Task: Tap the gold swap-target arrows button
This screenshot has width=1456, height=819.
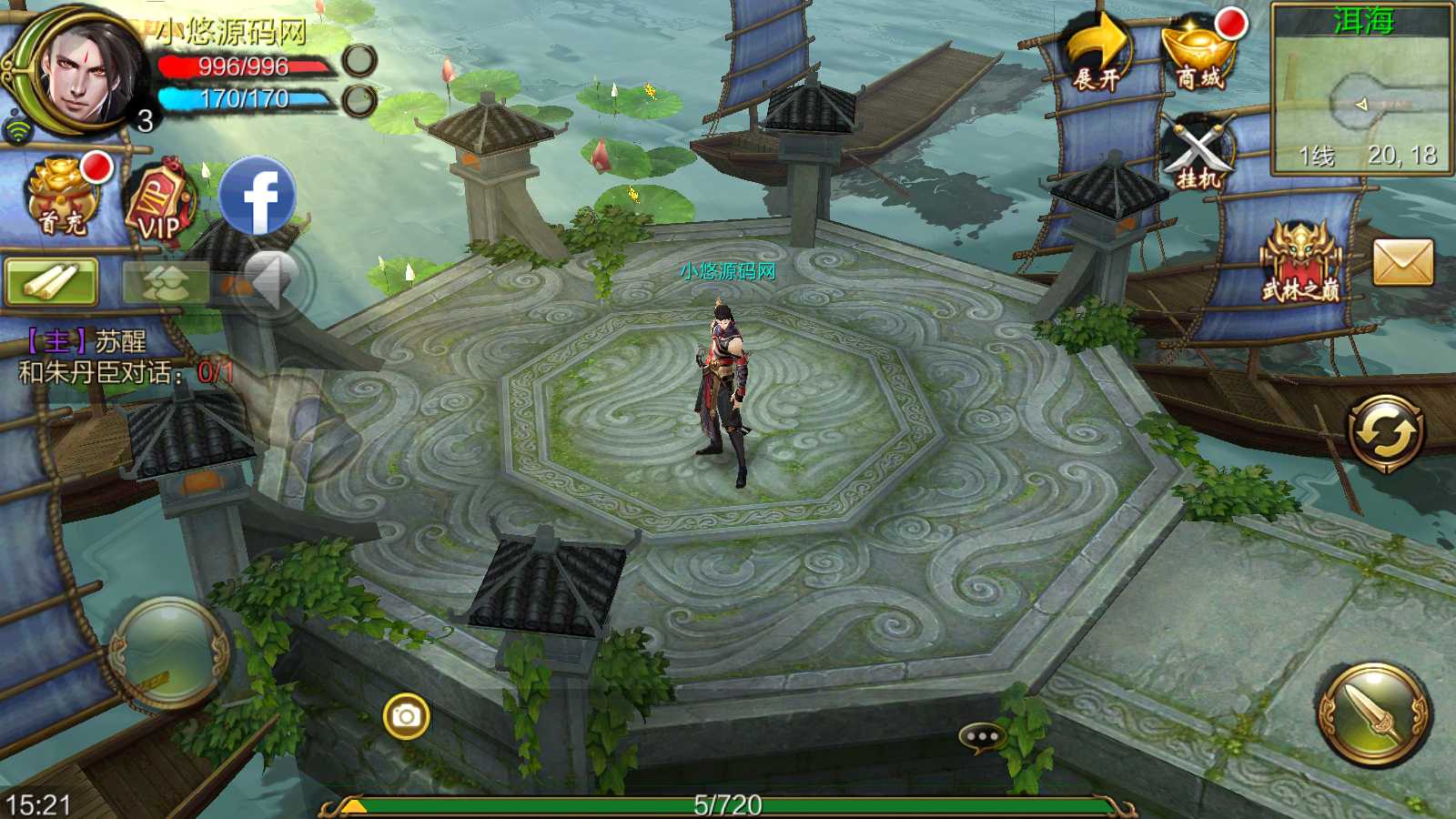Action: point(1385,432)
